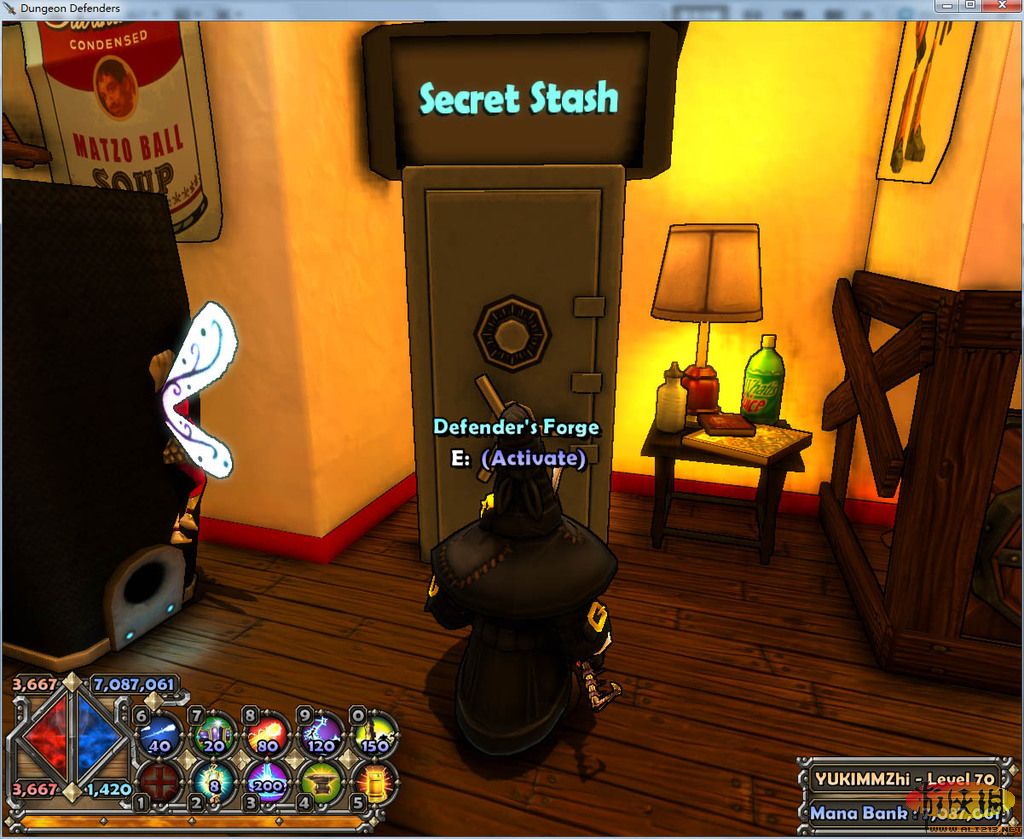Select the blue magic missile tower costing 40

[160, 735]
